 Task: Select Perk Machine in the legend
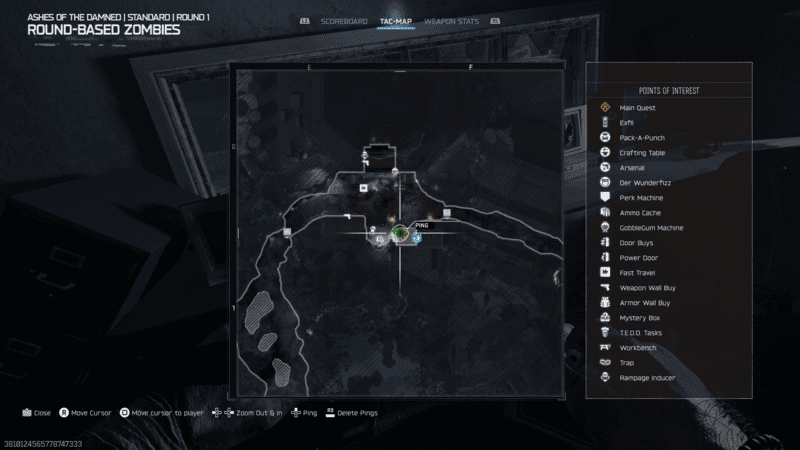(x=641, y=197)
